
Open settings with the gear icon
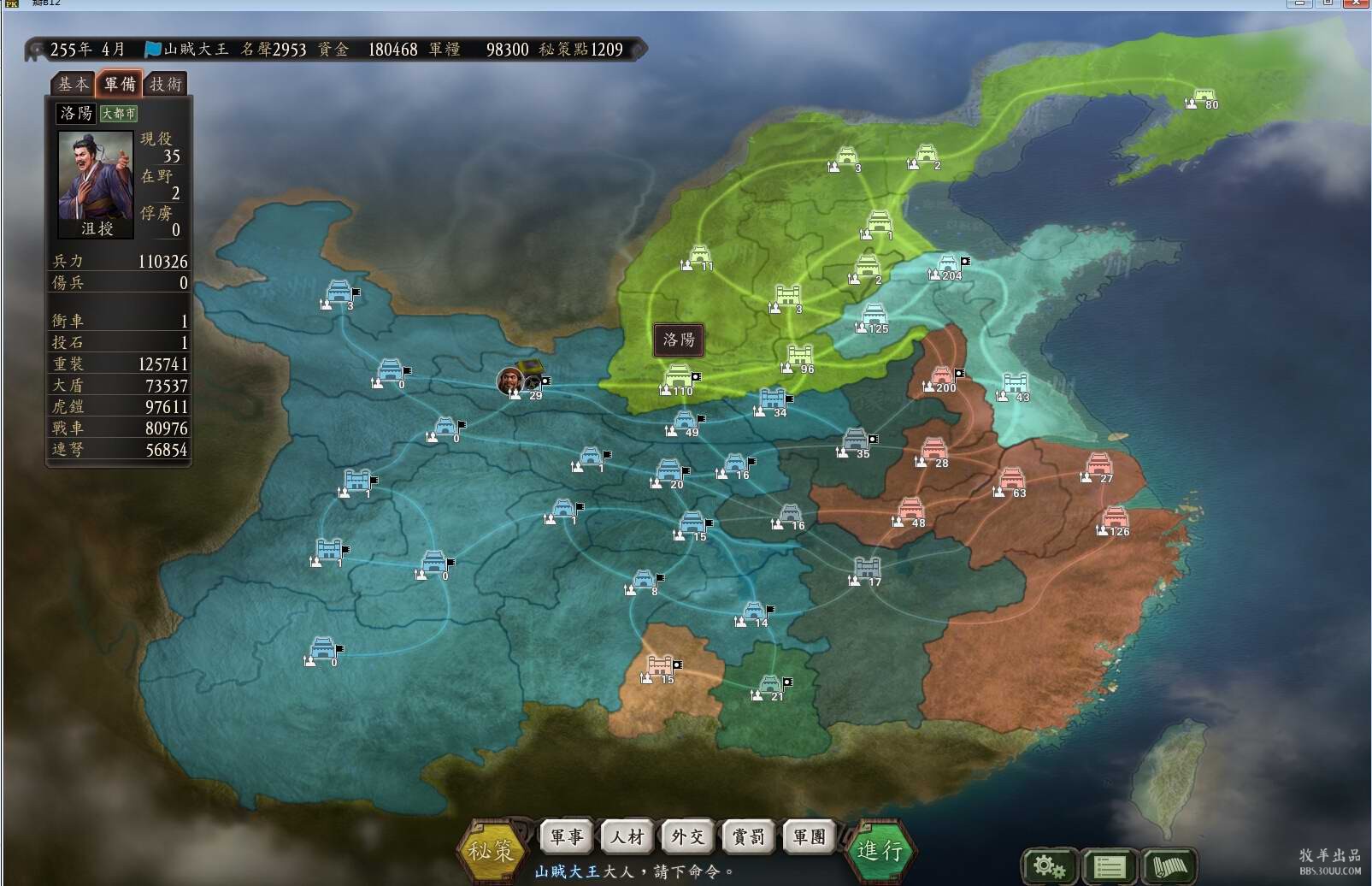click(x=1048, y=866)
